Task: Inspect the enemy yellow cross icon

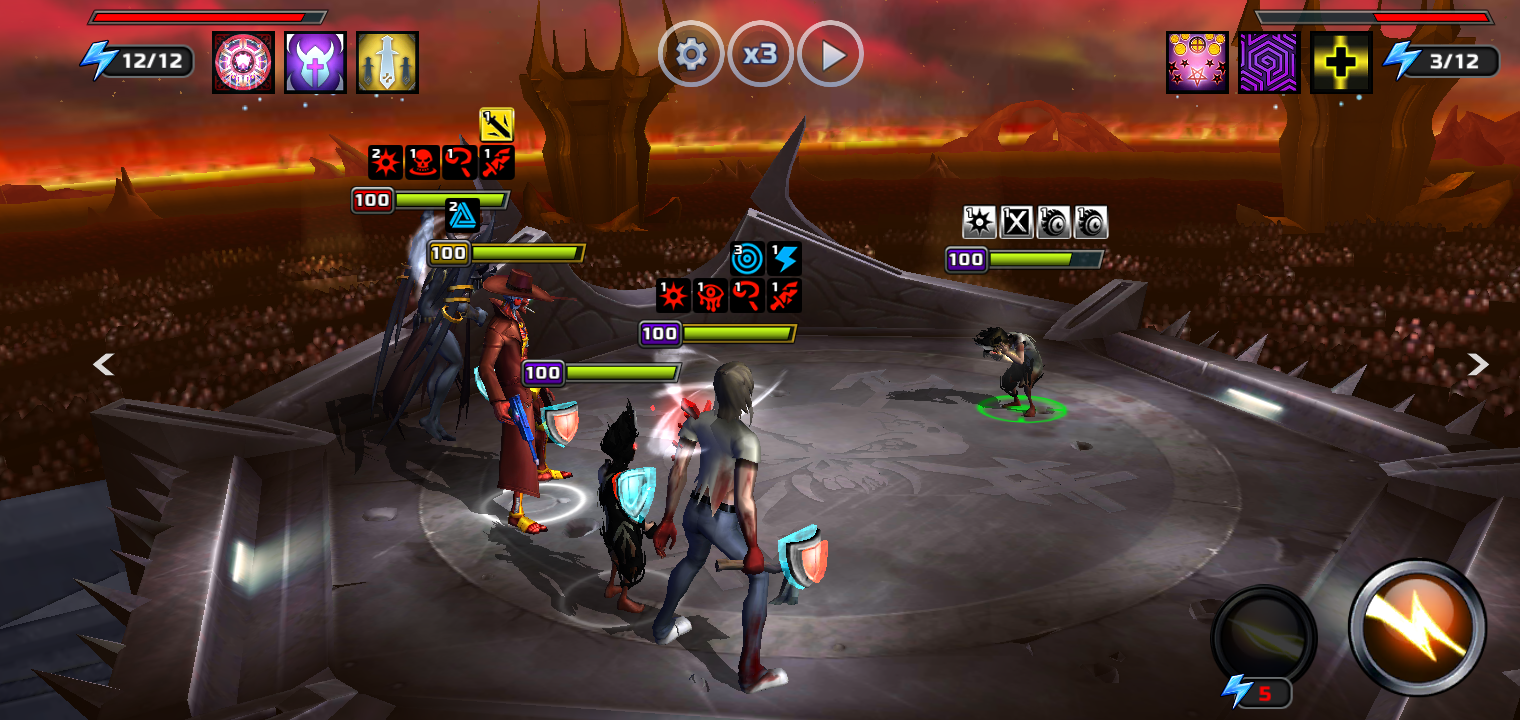Action: [1341, 62]
